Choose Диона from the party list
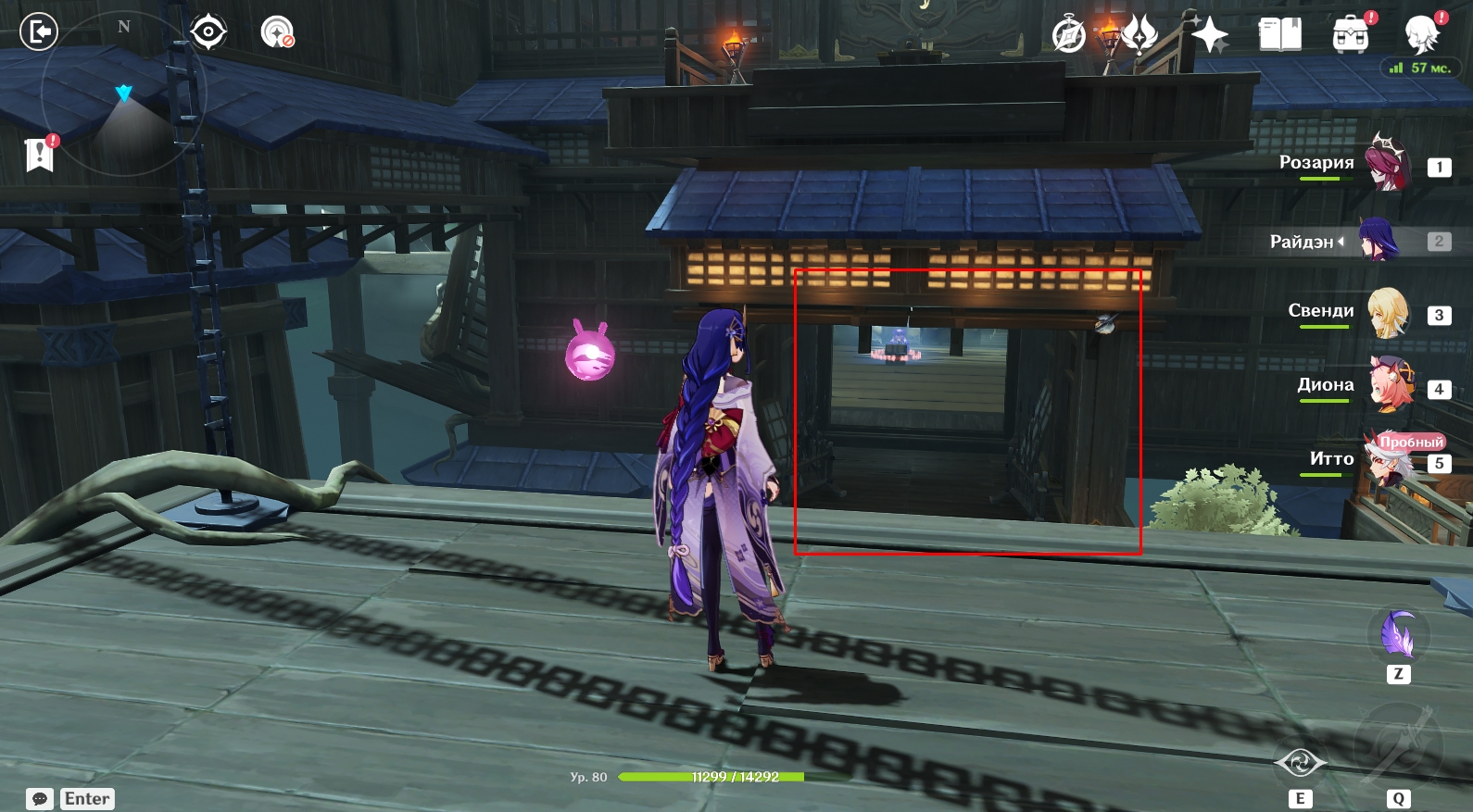Image resolution: width=1473 pixels, height=812 pixels. click(1390, 387)
